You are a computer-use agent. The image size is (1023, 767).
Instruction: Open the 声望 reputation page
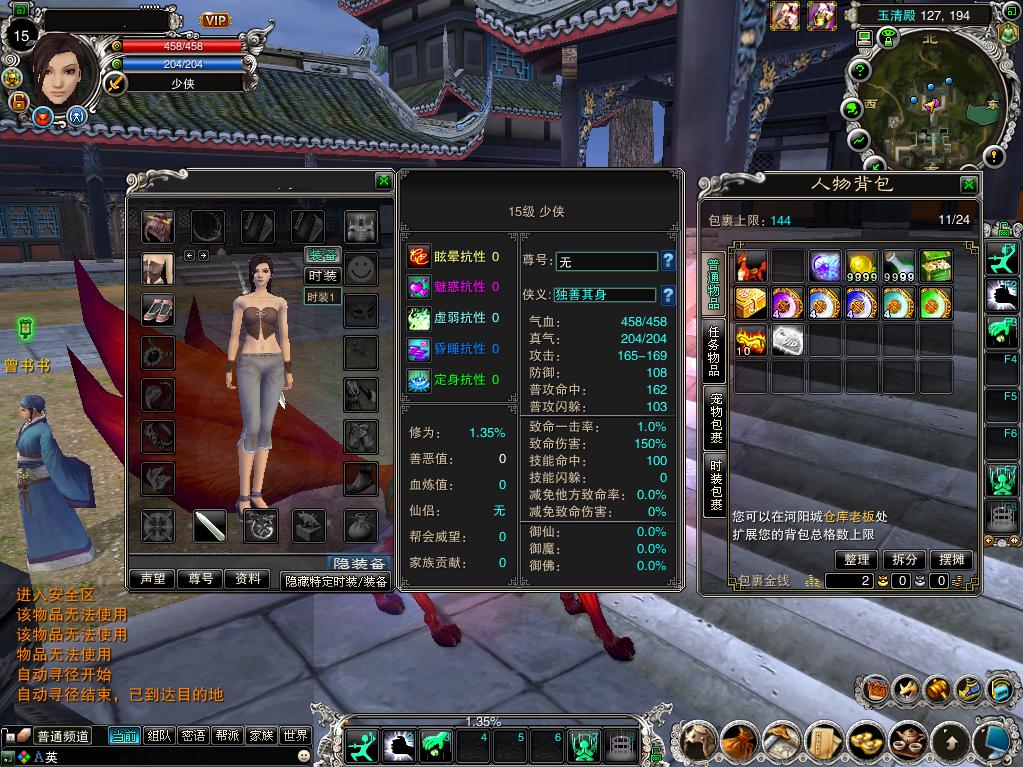[x=152, y=579]
